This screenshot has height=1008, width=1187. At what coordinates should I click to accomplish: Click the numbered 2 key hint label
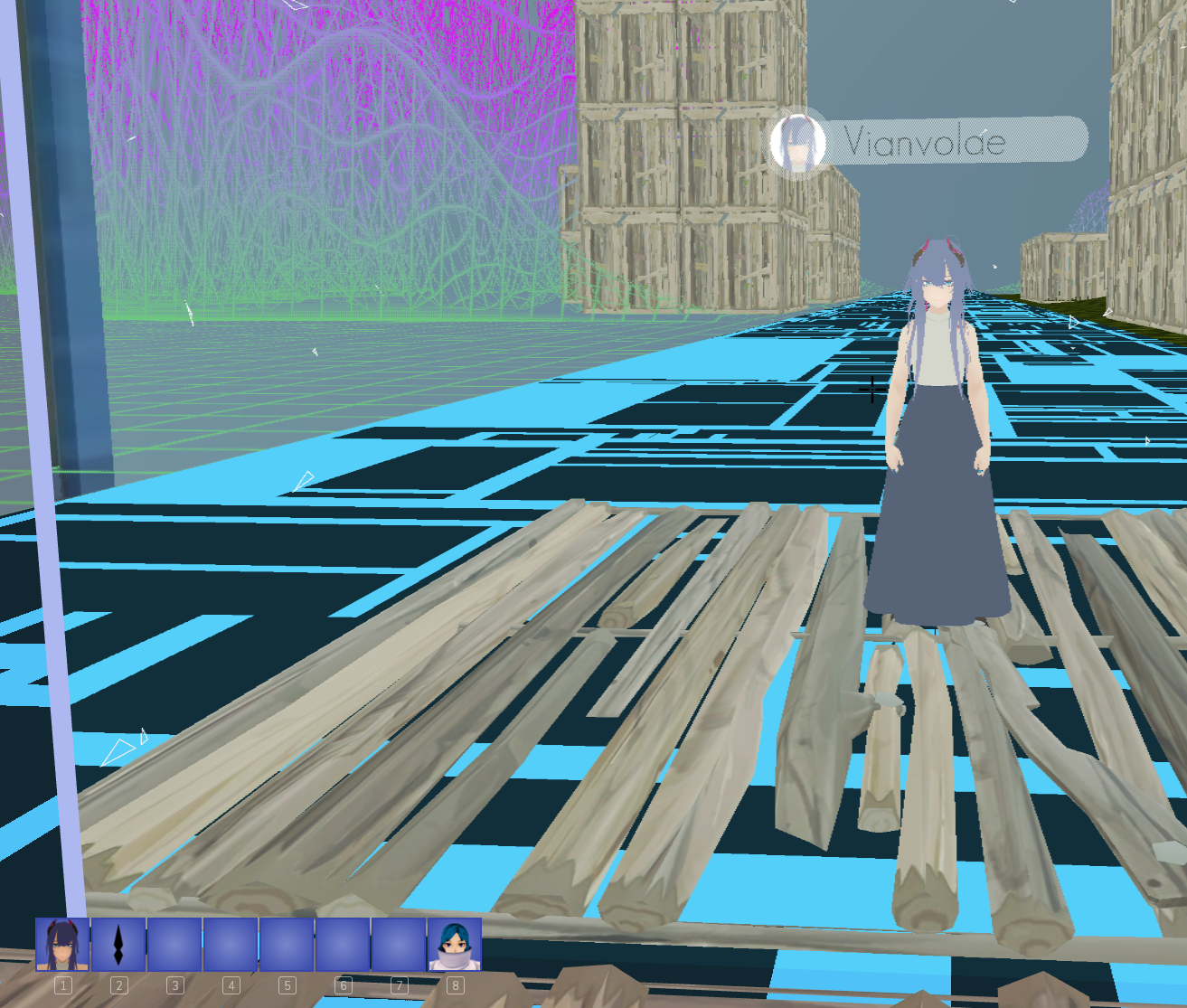point(118,986)
